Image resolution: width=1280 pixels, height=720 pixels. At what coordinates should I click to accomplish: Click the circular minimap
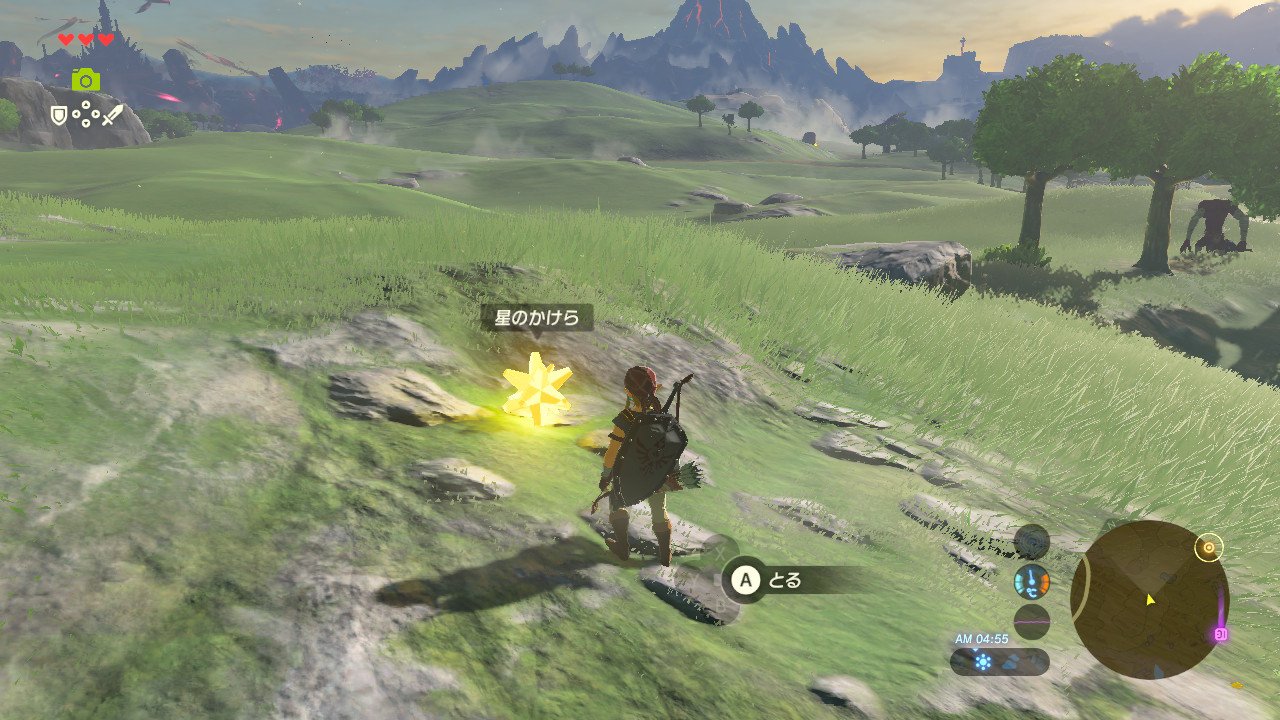1148,600
